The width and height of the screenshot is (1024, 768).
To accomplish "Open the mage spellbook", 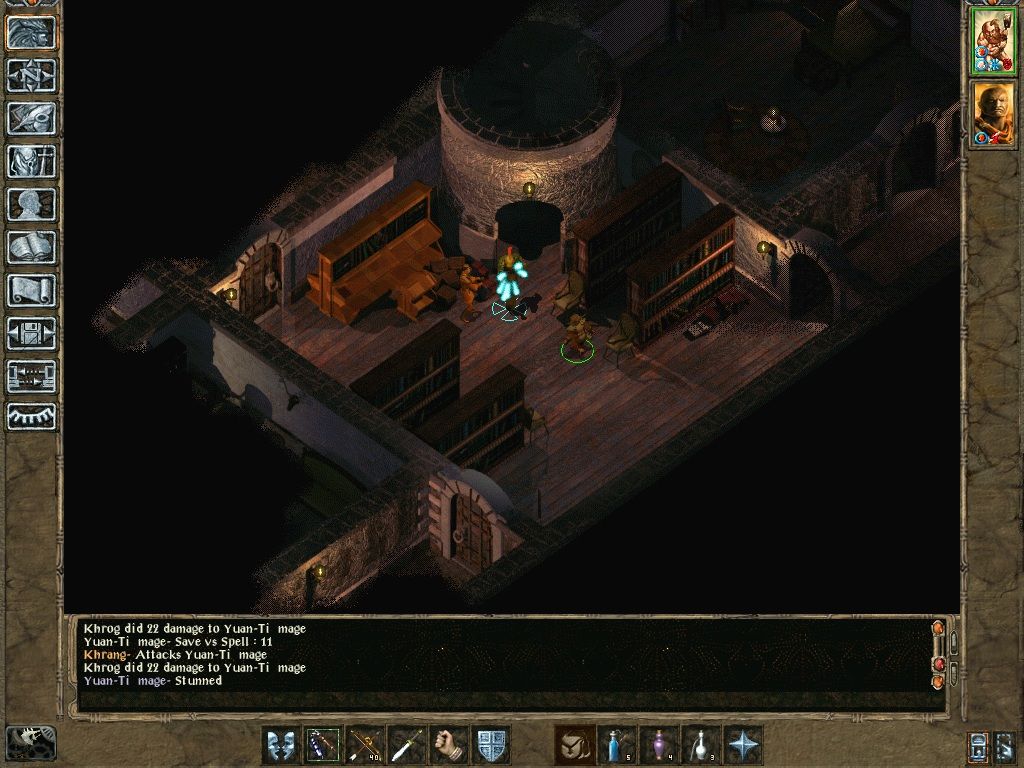I will pyautogui.click(x=32, y=248).
